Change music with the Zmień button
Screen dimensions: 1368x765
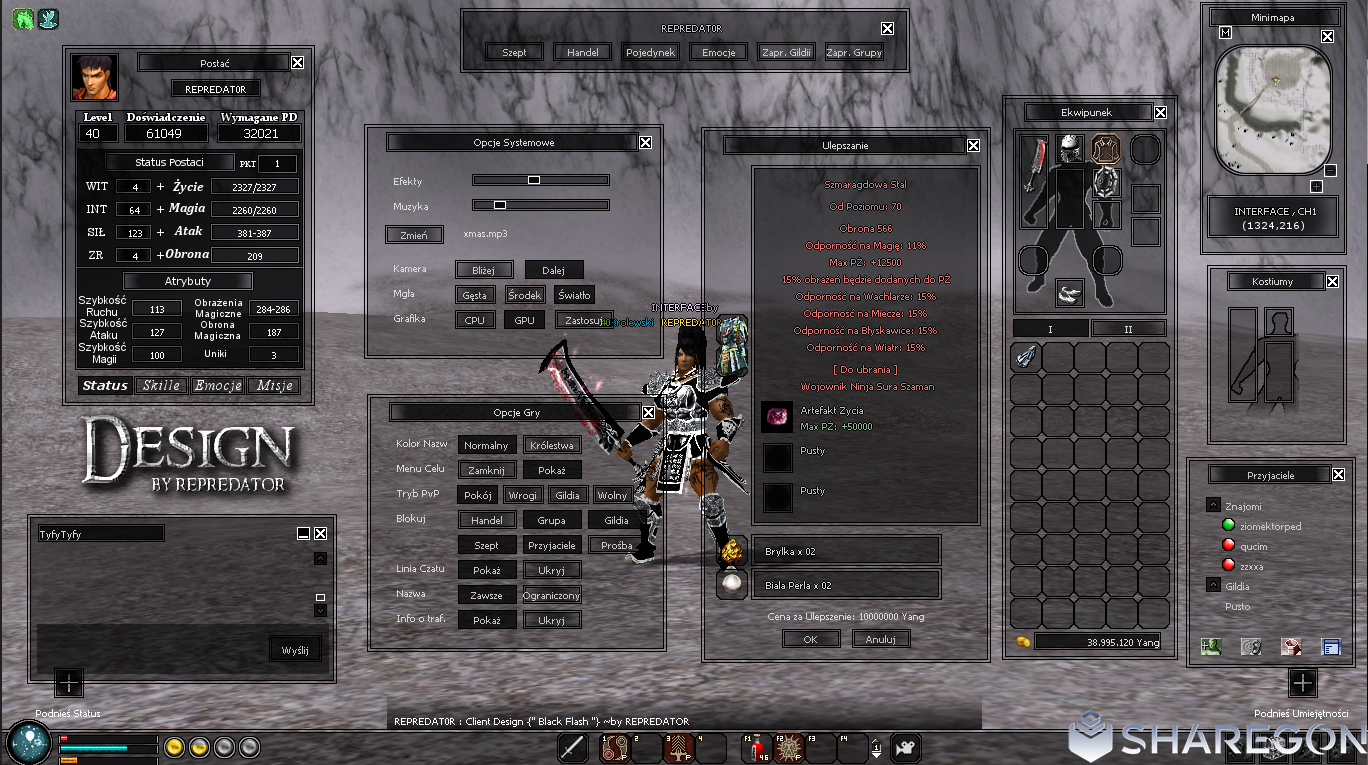[x=414, y=235]
